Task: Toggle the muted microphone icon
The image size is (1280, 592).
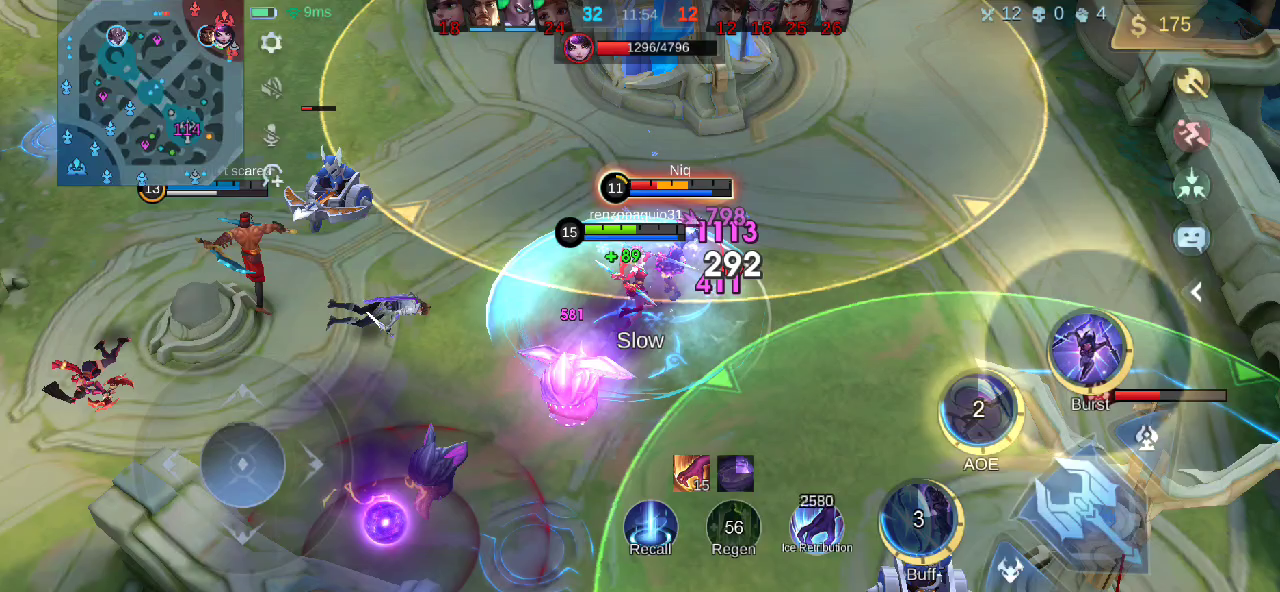Action: coord(270,133)
